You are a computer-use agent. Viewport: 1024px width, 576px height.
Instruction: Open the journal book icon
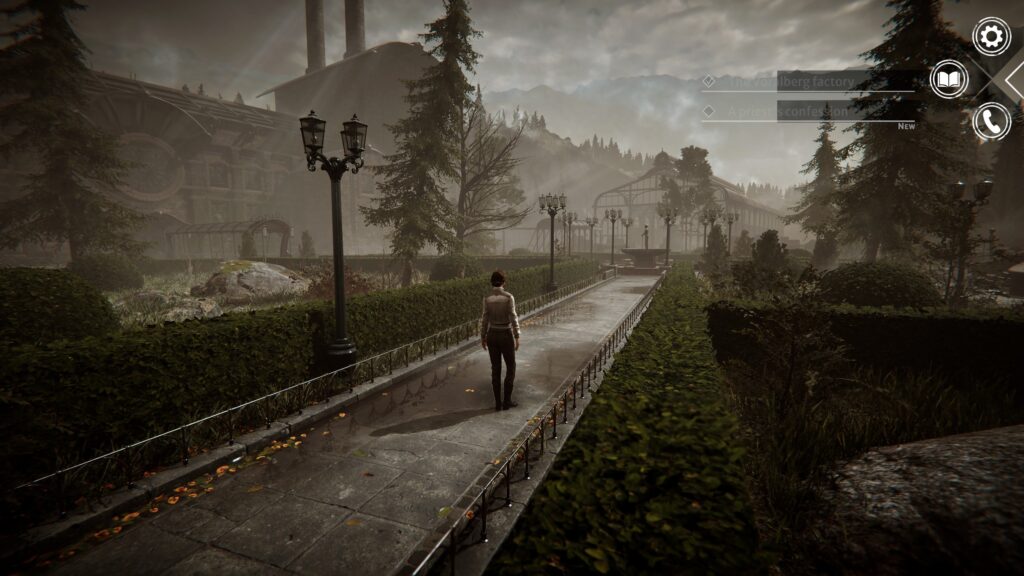pos(949,79)
